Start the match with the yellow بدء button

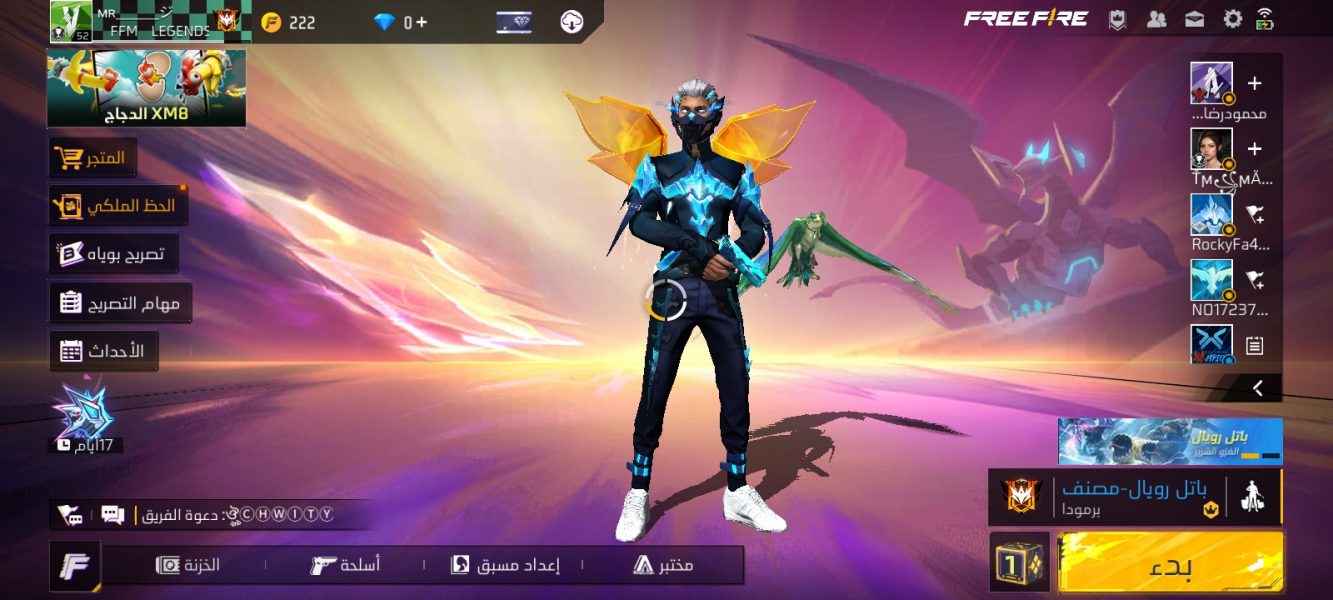(x=1170, y=562)
